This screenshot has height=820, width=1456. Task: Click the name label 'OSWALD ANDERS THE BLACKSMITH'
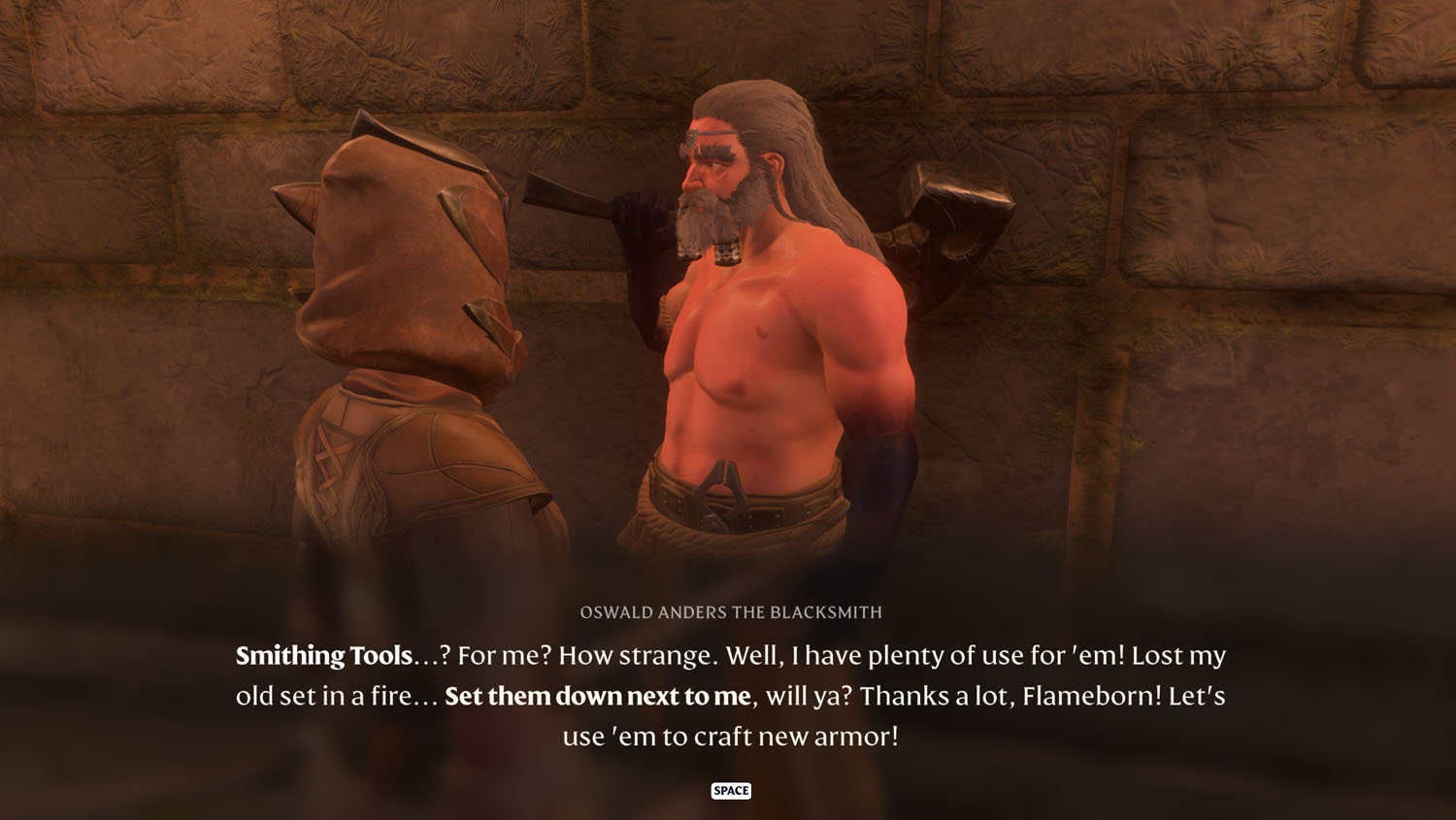[731, 612]
